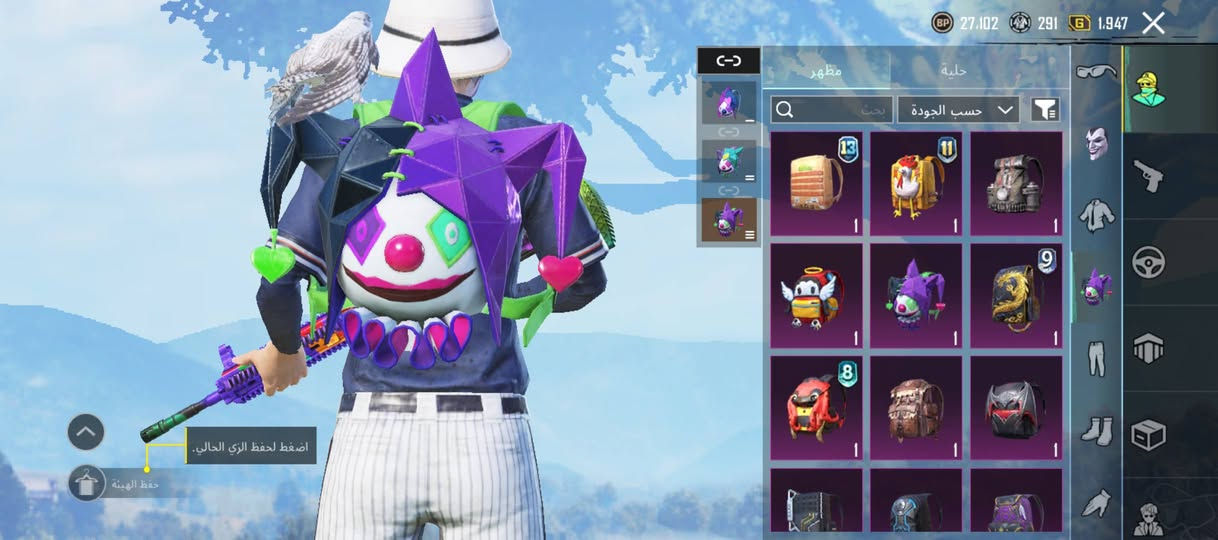This screenshot has width=1218, height=540.
Task: Switch to the مظهر tab
Action: 825,70
